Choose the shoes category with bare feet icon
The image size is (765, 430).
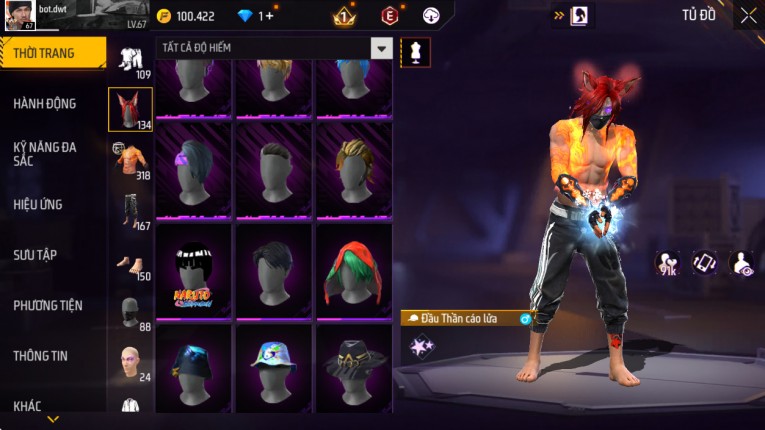[x=130, y=266]
